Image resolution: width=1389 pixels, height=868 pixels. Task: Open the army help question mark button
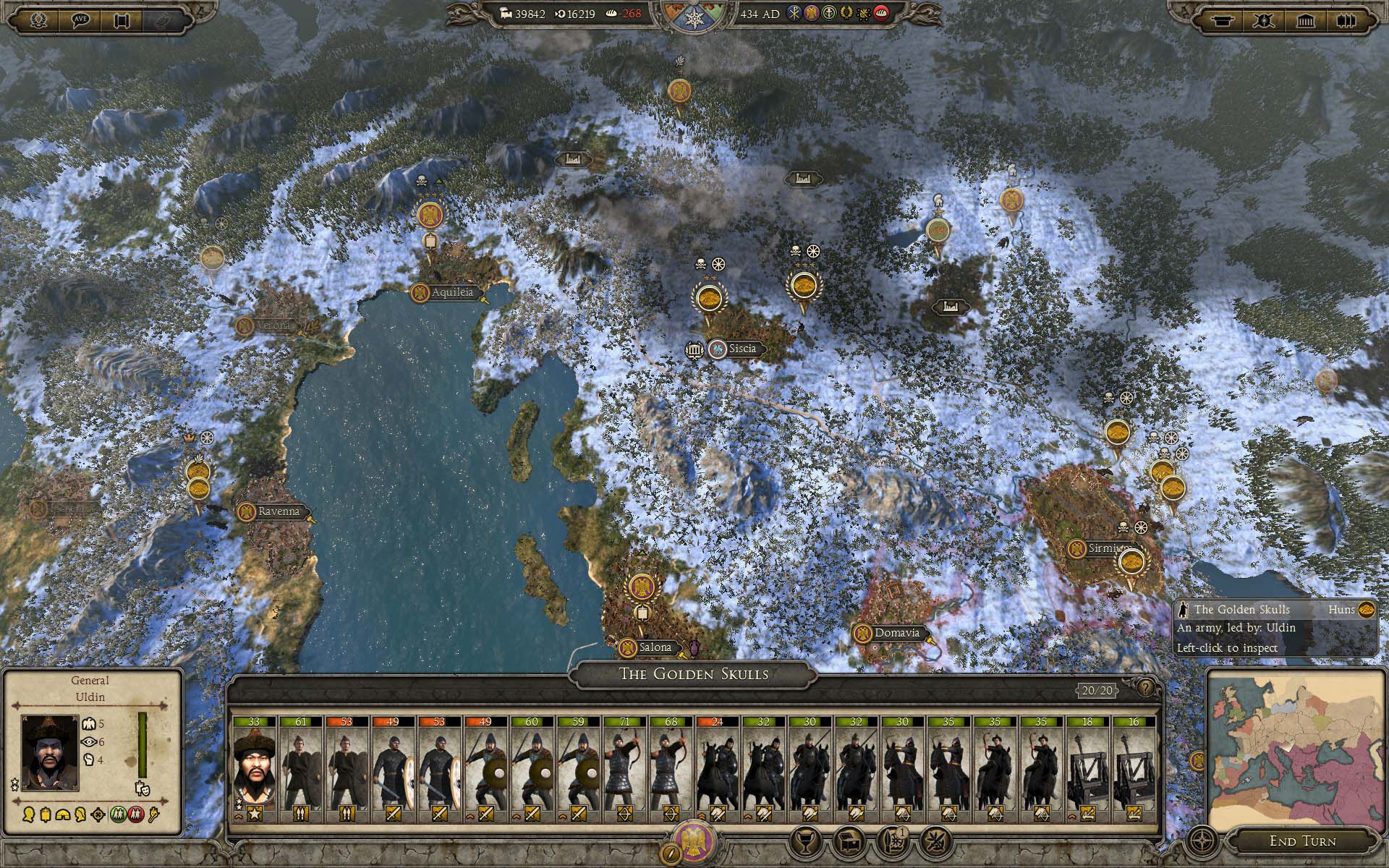(x=1145, y=687)
